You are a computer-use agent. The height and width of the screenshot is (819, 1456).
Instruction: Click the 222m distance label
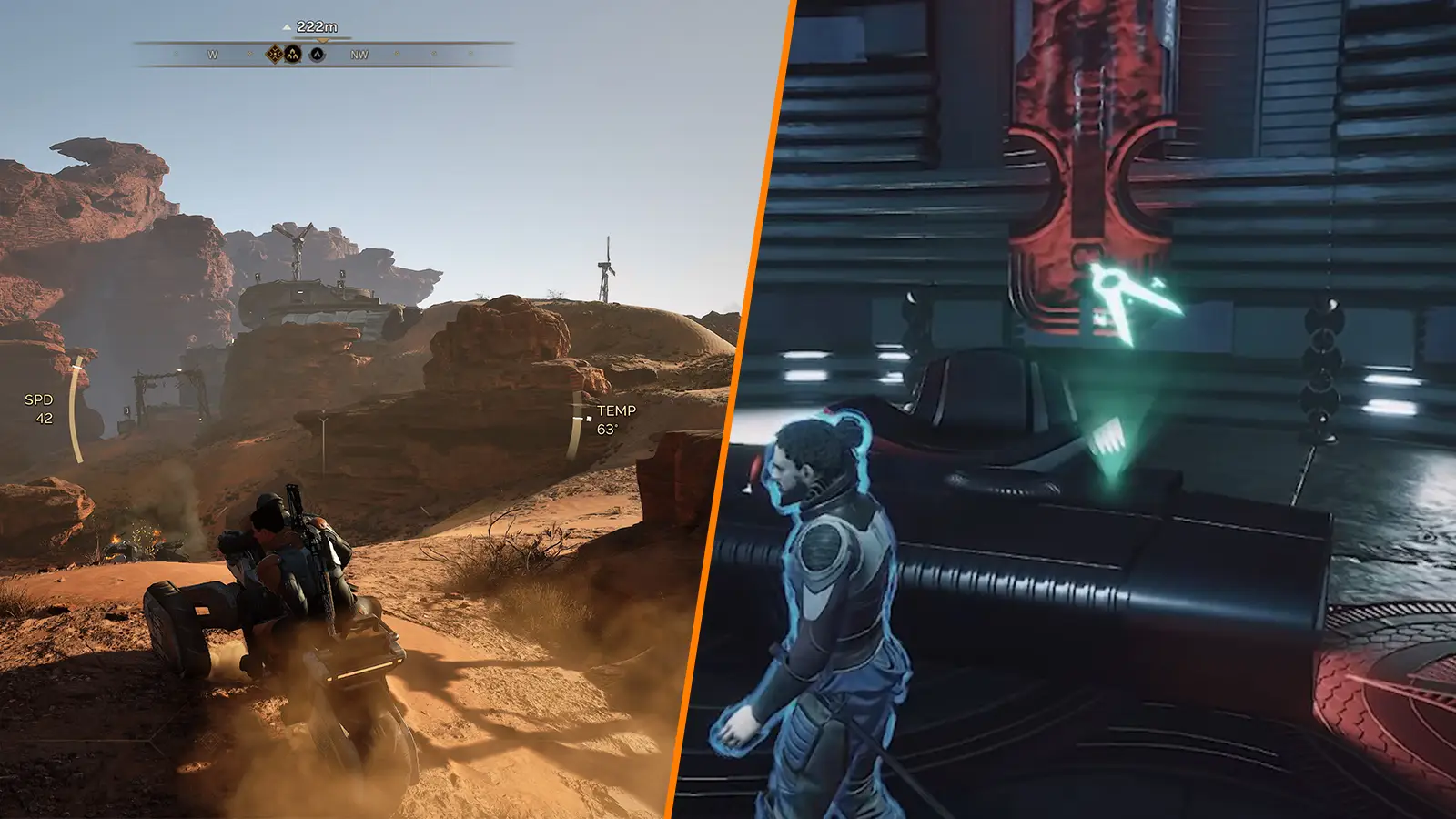(x=317, y=26)
